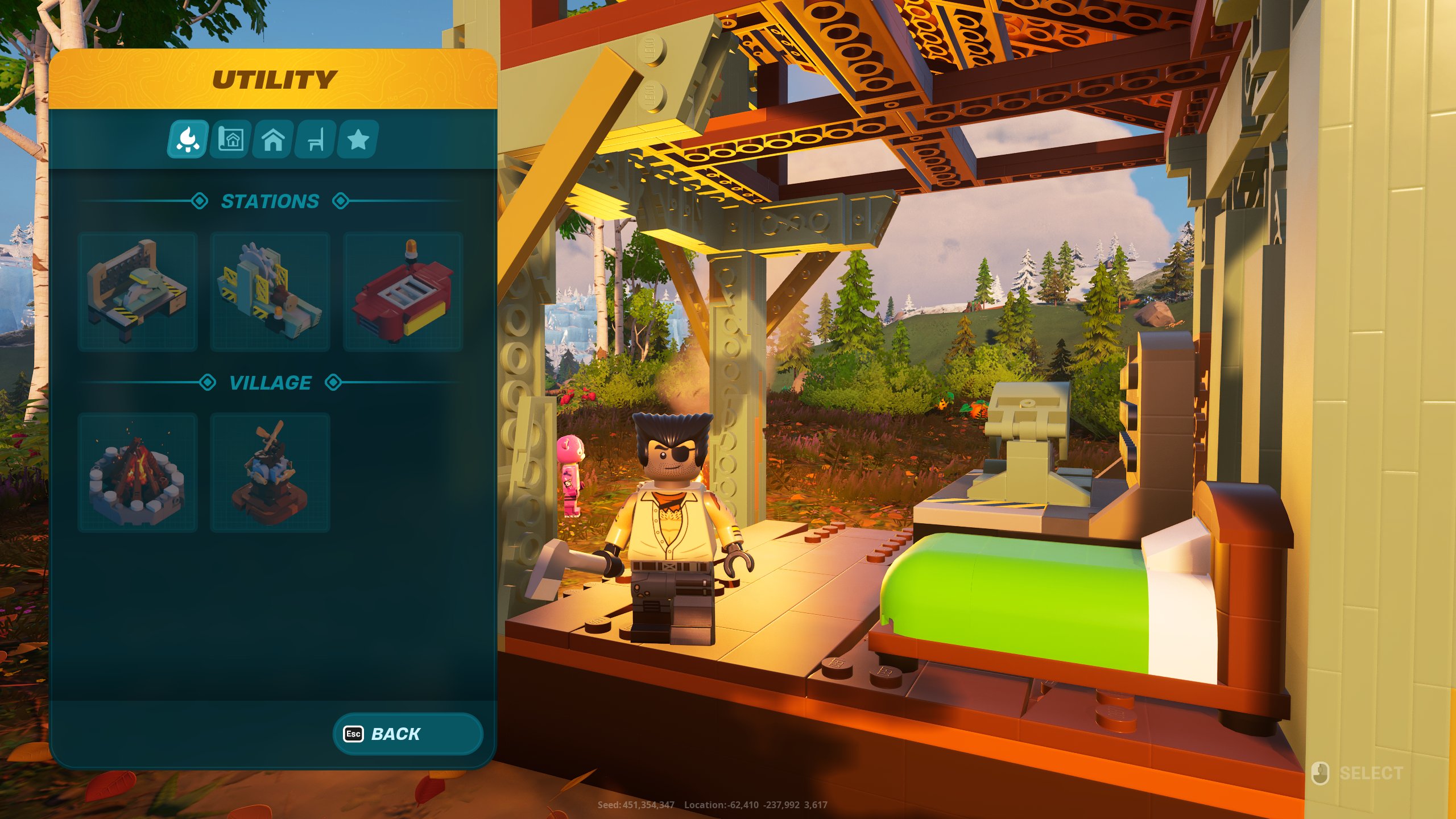1456x819 pixels.
Task: Select the star Favorites category icon
Action: [x=357, y=140]
